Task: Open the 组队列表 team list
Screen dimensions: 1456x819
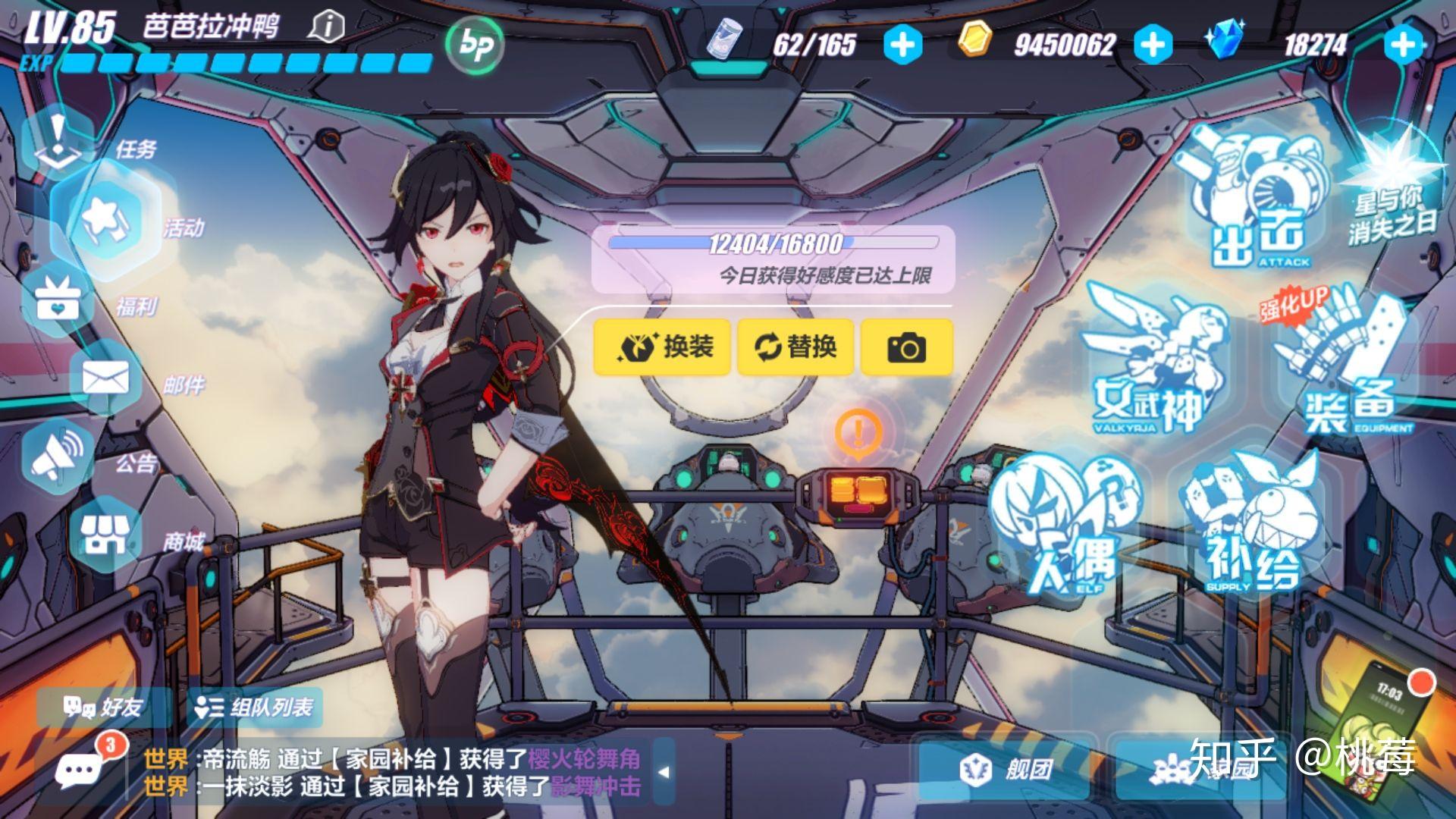Action: tap(254, 708)
